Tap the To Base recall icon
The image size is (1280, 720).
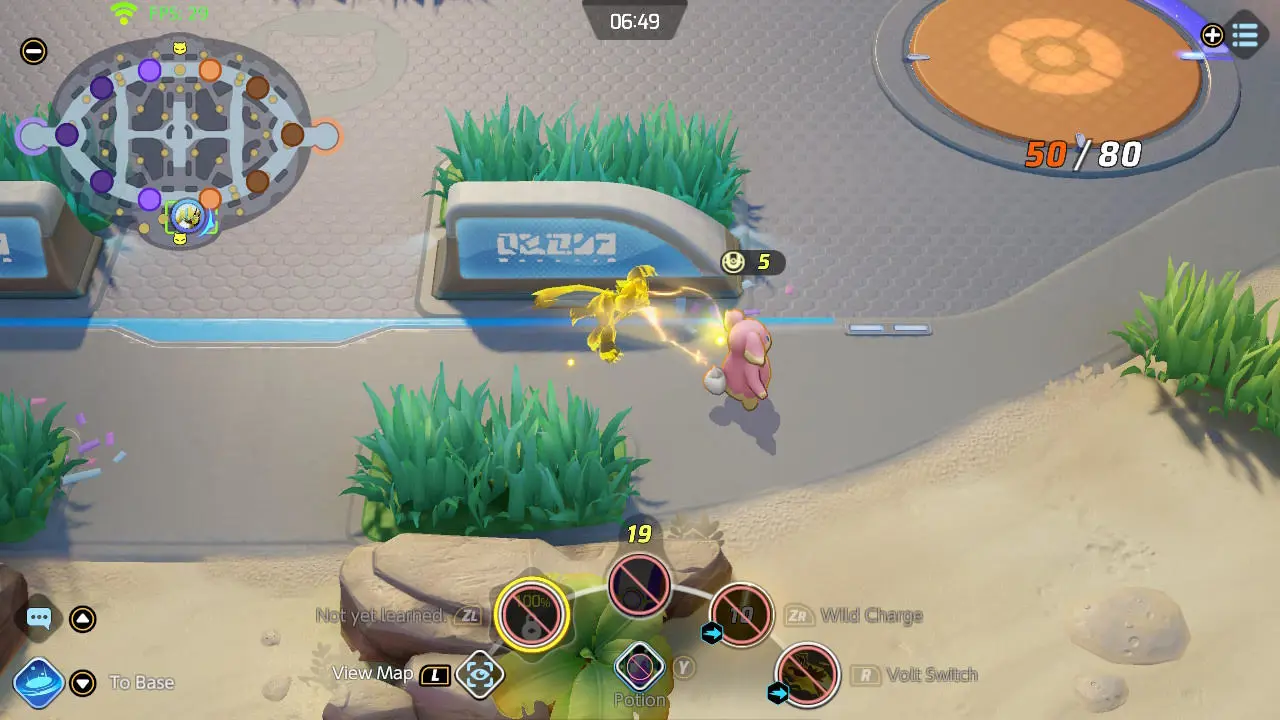tap(40, 682)
